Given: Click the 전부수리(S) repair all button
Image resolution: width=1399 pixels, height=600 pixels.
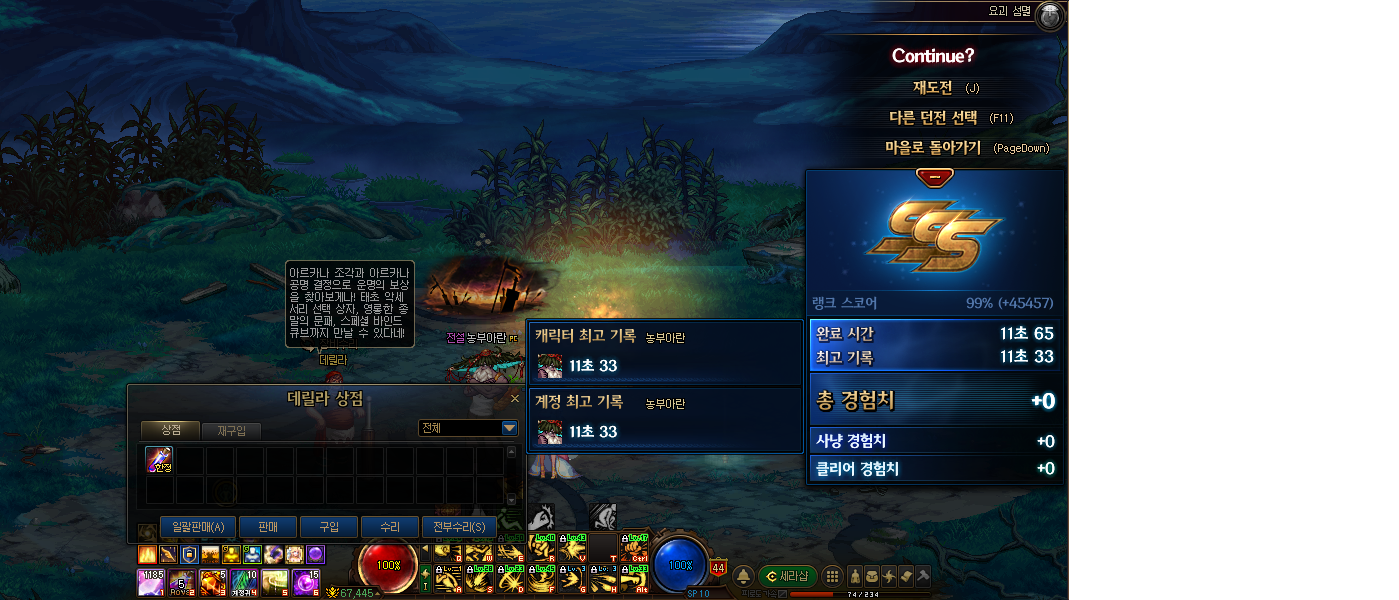Looking at the screenshot, I should pyautogui.click(x=459, y=527).
